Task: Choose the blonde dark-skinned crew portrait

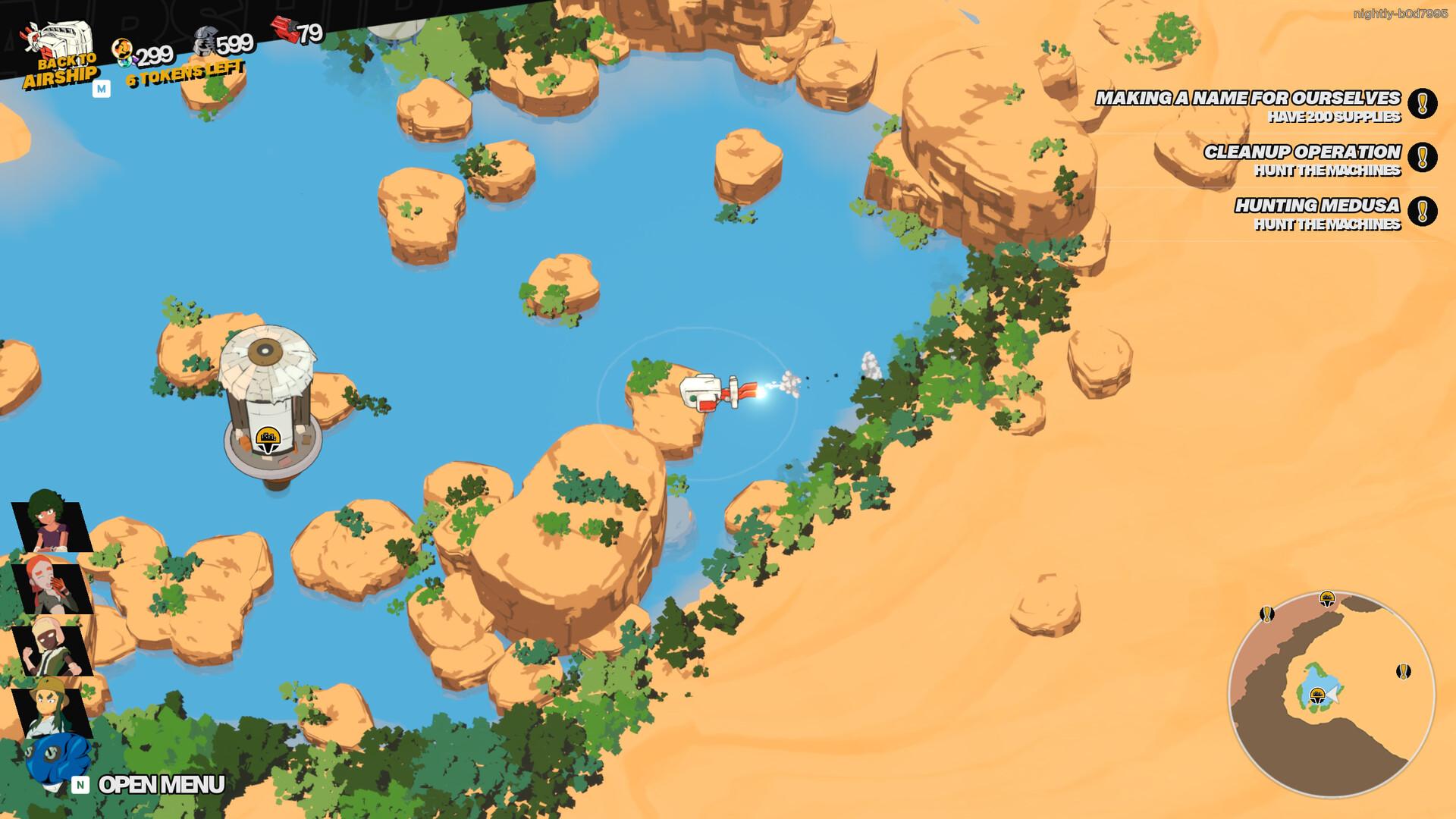Action: [52, 650]
